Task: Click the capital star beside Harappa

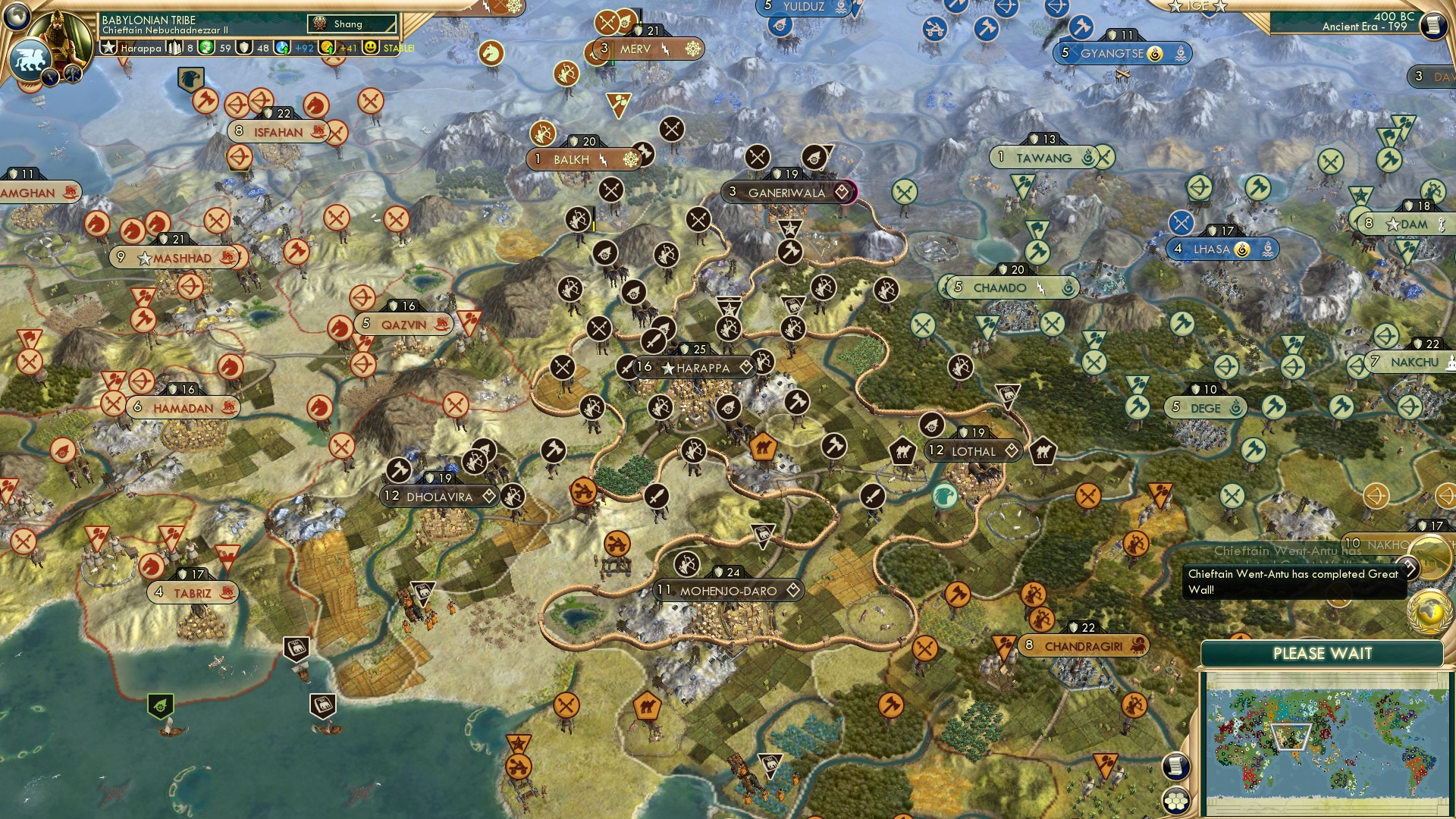Action: (667, 369)
